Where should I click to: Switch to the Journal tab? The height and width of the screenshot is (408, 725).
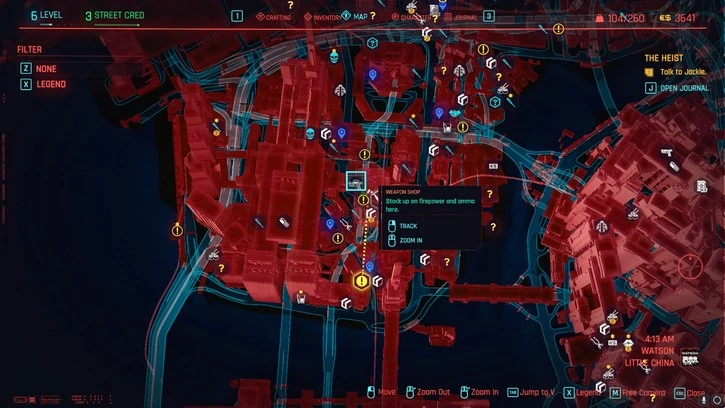pos(459,17)
